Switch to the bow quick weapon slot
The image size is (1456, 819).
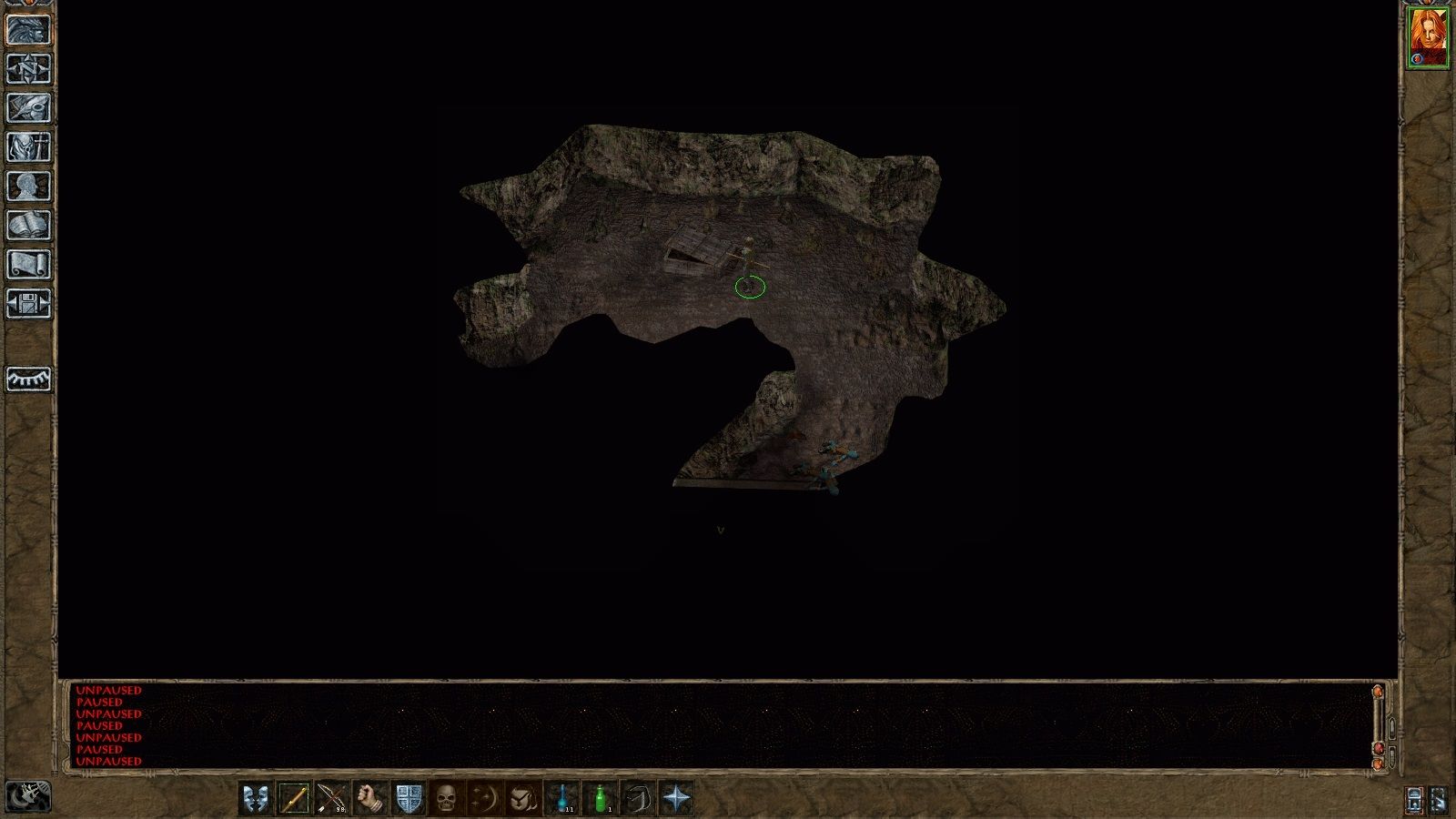tap(330, 798)
